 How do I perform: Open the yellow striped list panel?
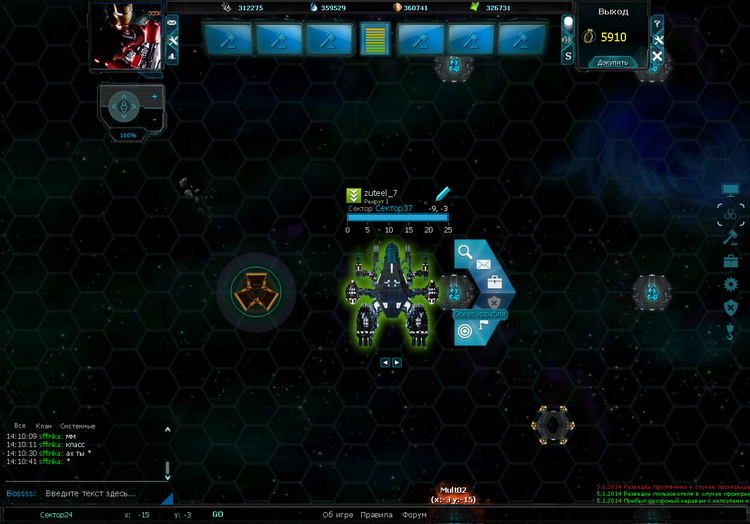(x=375, y=39)
